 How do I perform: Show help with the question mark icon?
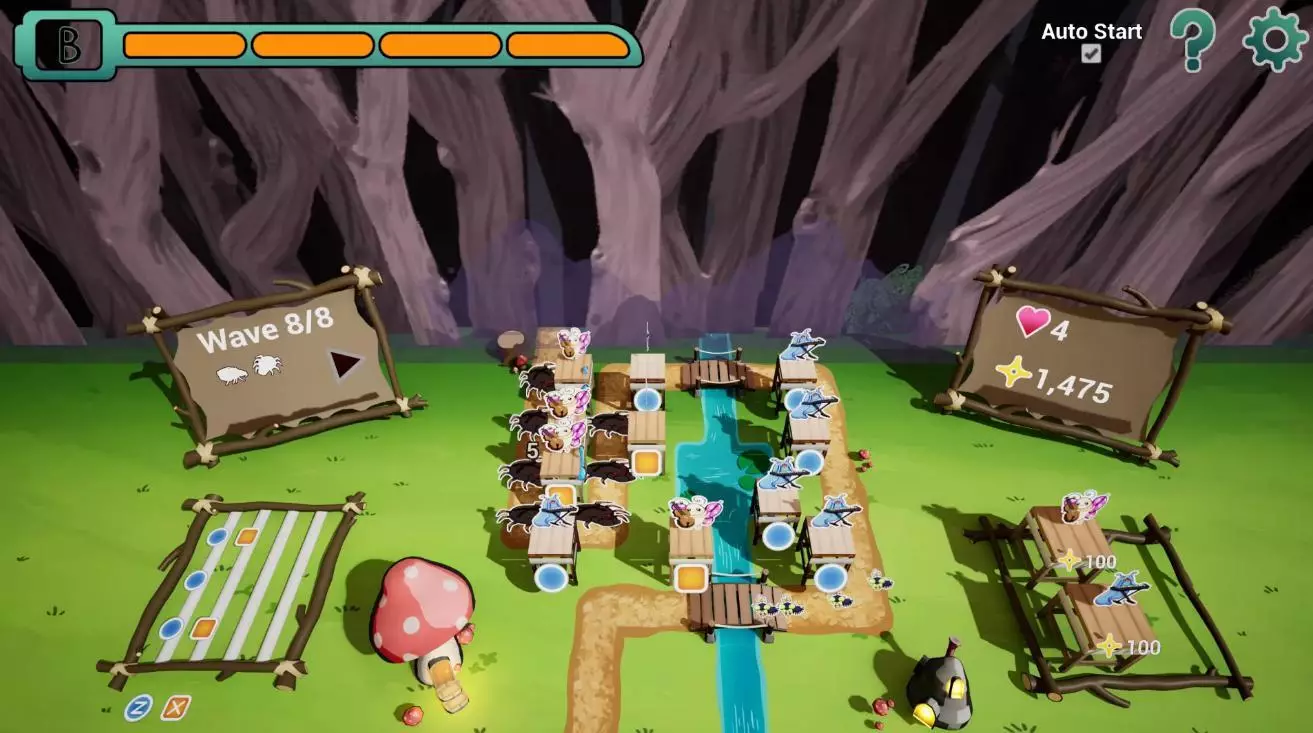(1193, 40)
